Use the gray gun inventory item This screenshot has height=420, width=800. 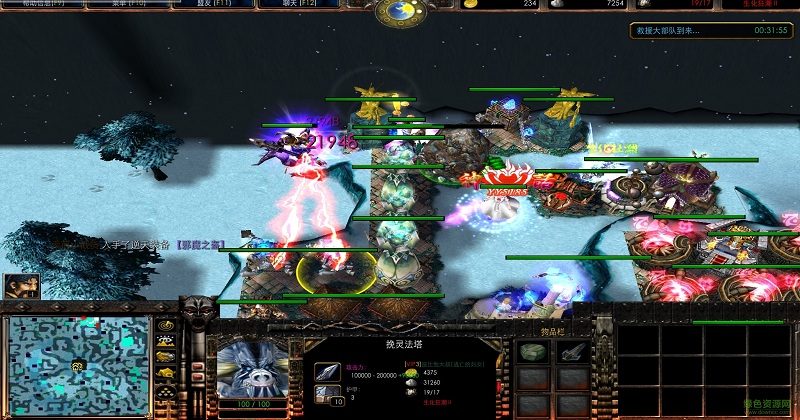pos(572,353)
